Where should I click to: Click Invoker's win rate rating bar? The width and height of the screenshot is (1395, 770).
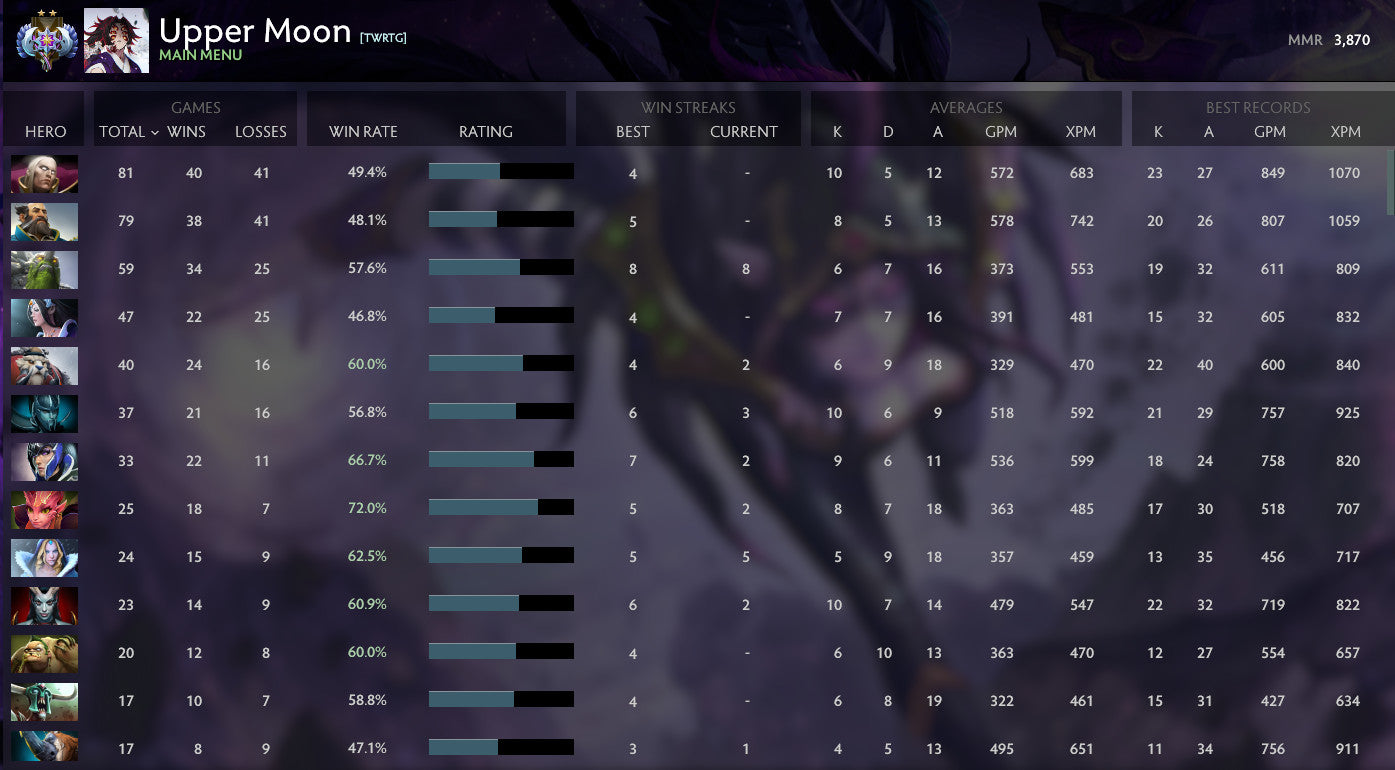point(500,170)
